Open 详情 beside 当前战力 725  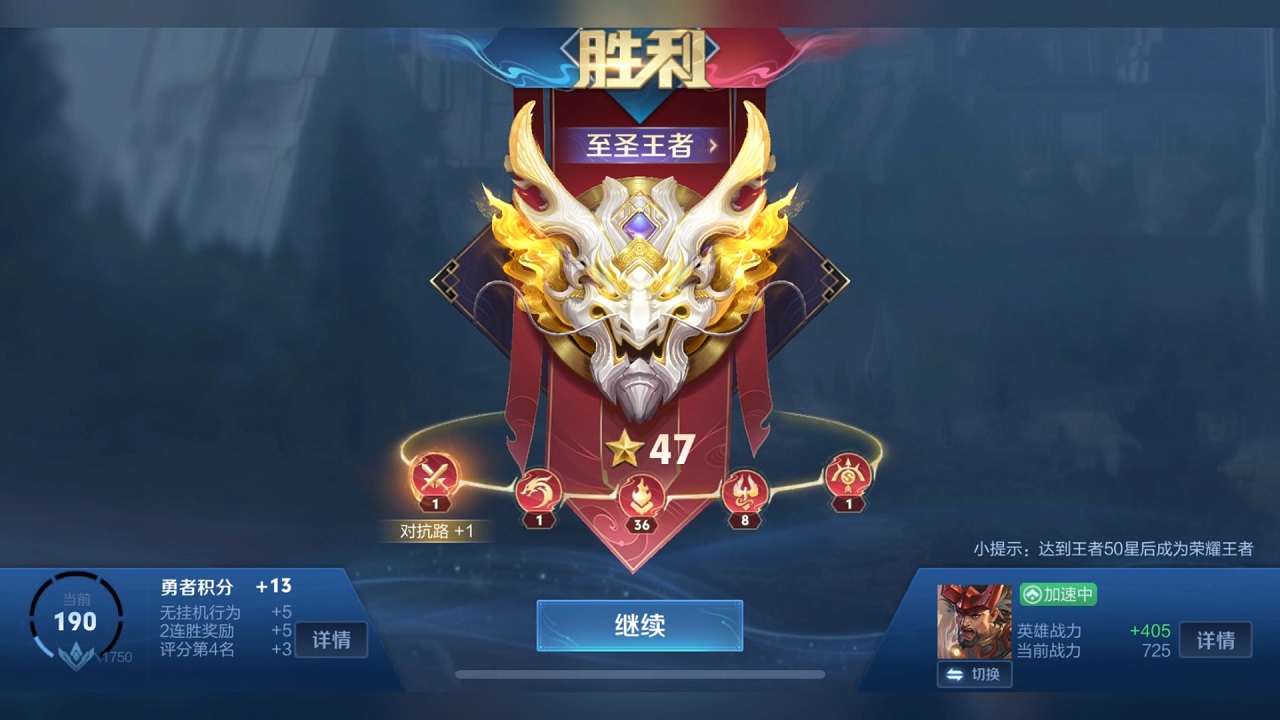(x=1216, y=640)
